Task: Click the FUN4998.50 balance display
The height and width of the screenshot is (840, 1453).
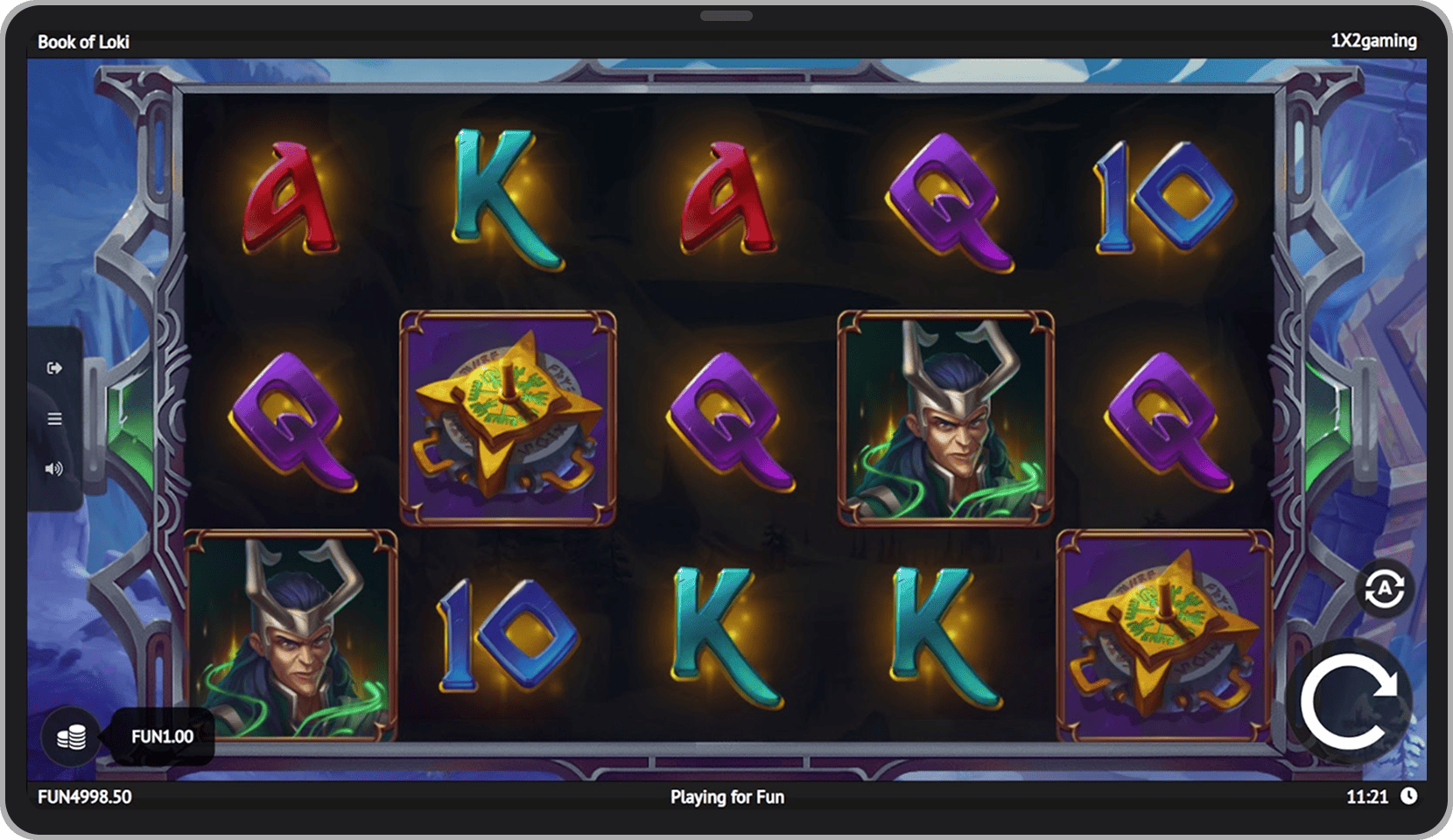Action: pyautogui.click(x=84, y=797)
